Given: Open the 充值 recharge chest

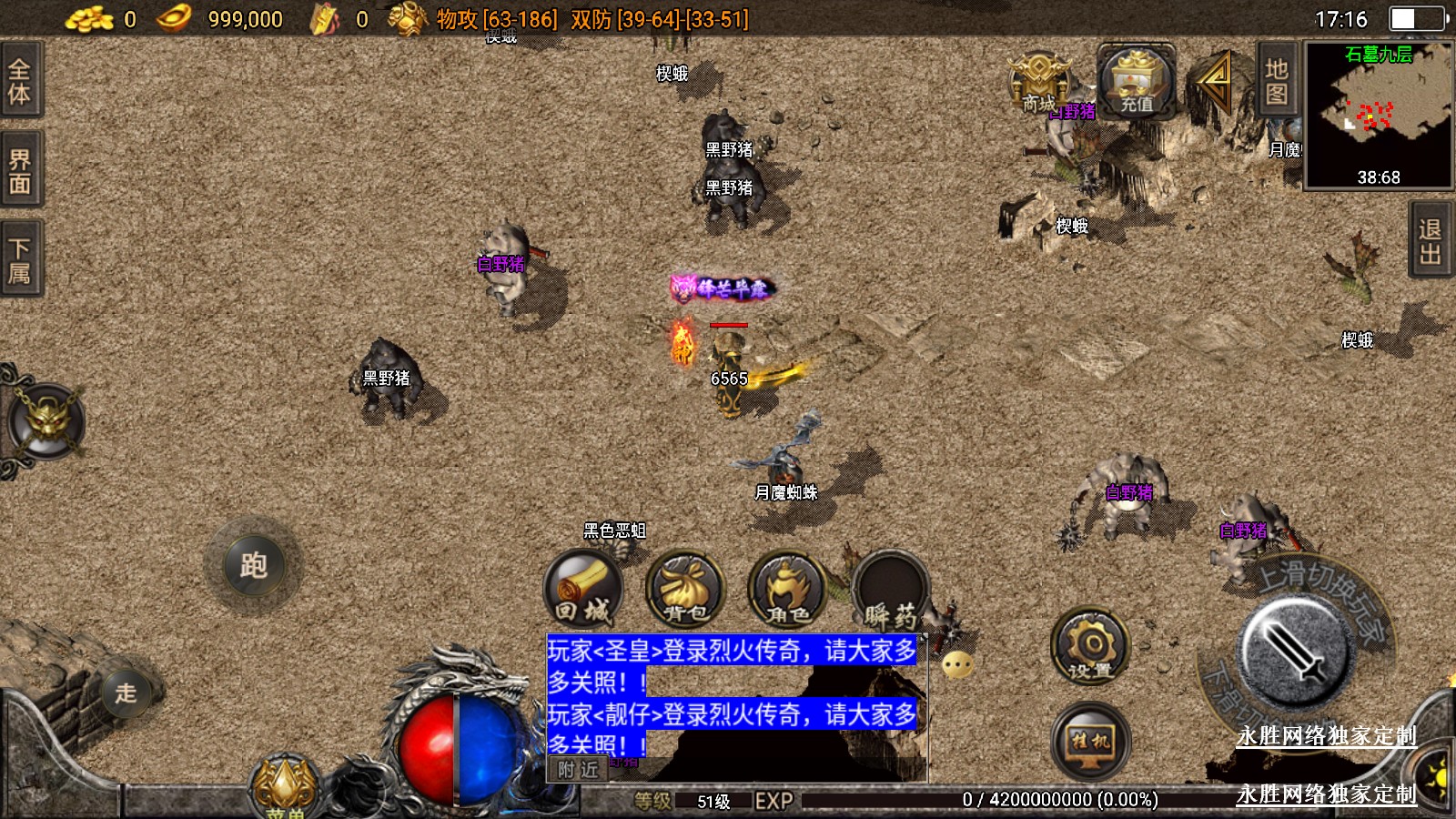Looking at the screenshot, I should pyautogui.click(x=1136, y=82).
